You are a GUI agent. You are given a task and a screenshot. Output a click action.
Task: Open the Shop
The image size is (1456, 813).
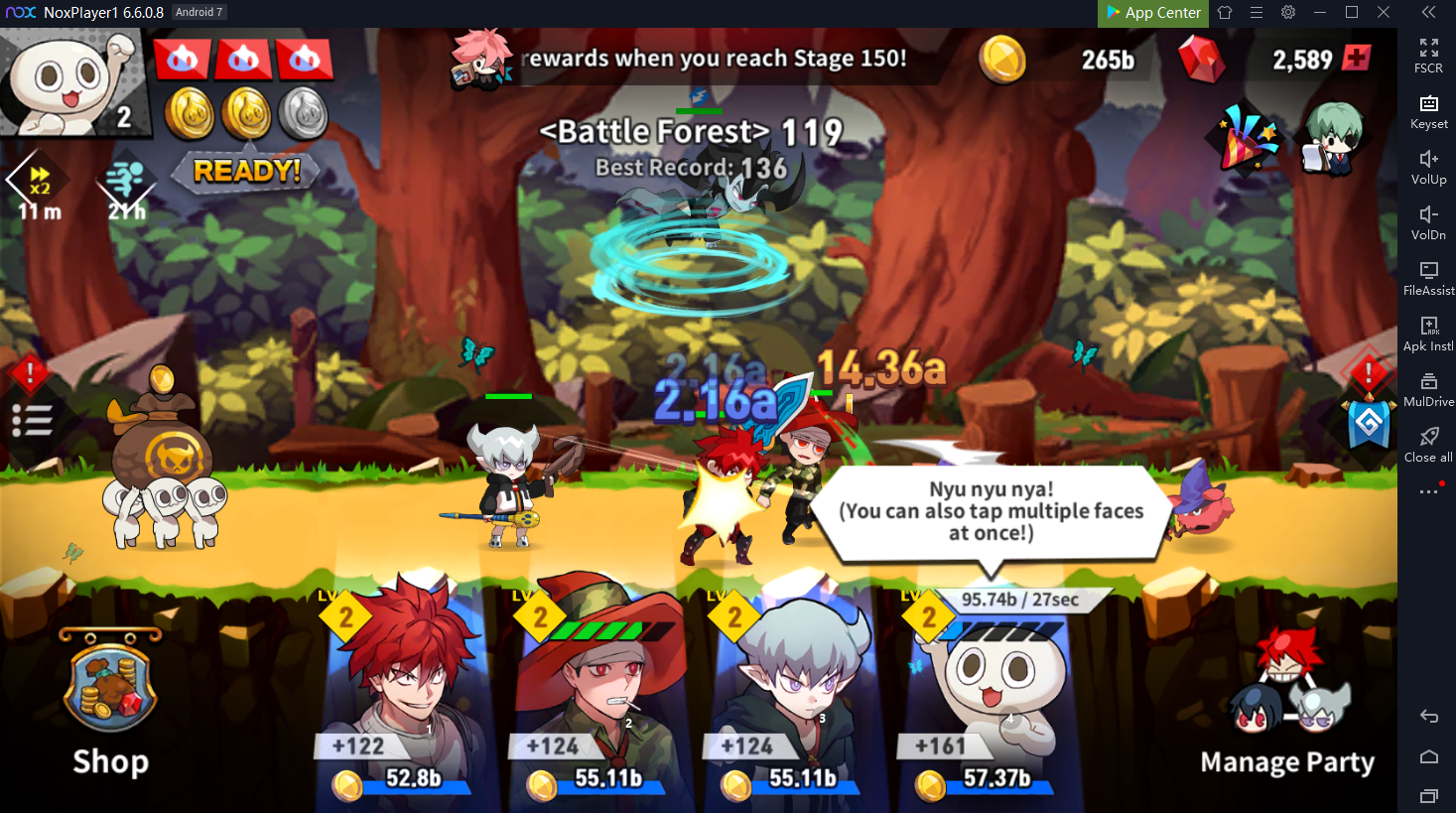pyautogui.click(x=110, y=705)
